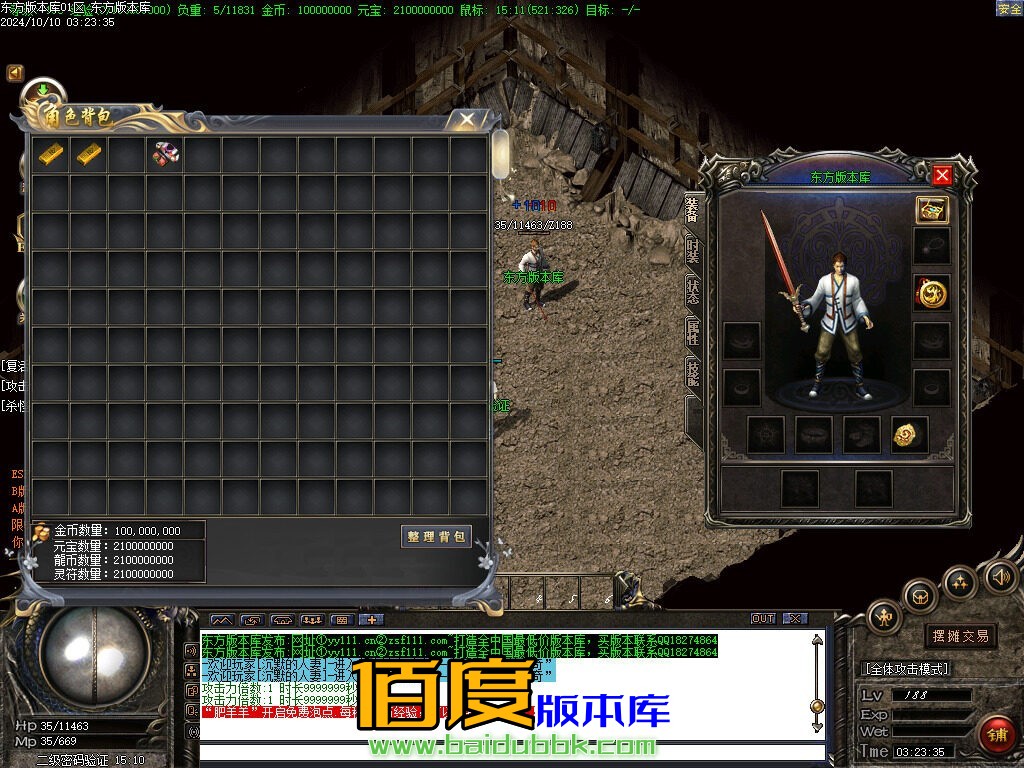Click the treasure chest icon in the equipment panel
This screenshot has width=1024, height=768.
click(931, 210)
